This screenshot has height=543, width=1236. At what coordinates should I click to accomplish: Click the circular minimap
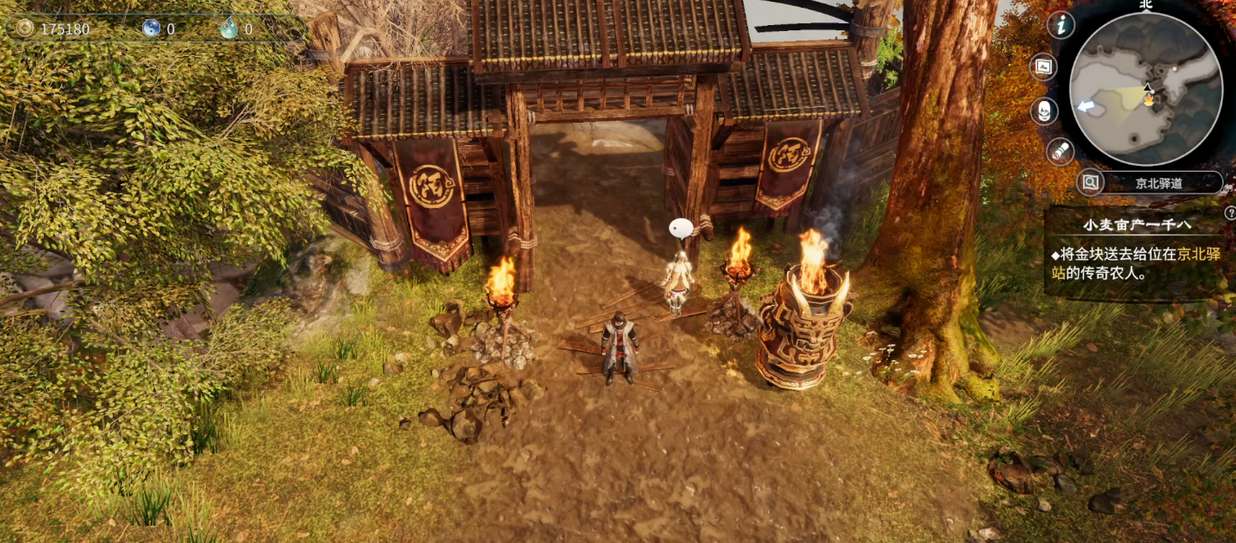[x=1145, y=88]
